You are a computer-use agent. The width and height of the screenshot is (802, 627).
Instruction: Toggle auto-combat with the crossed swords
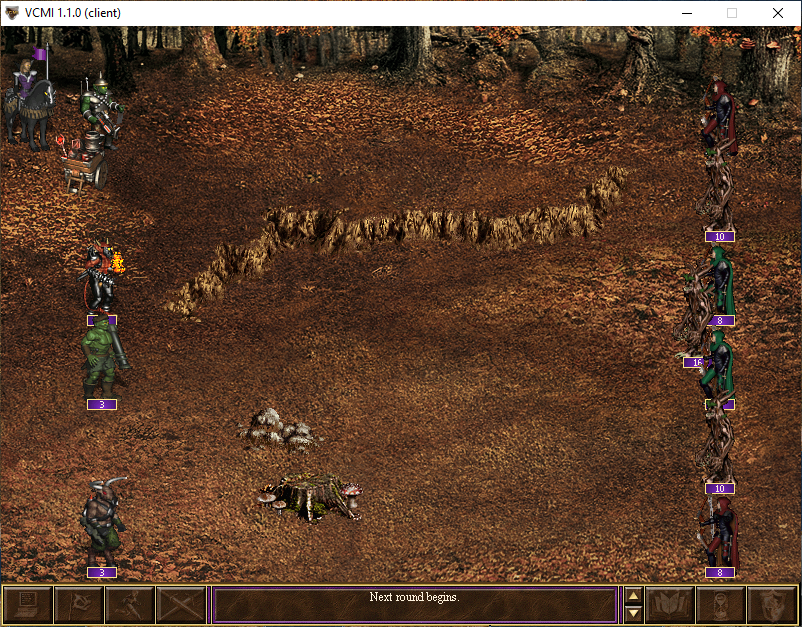tap(180, 605)
